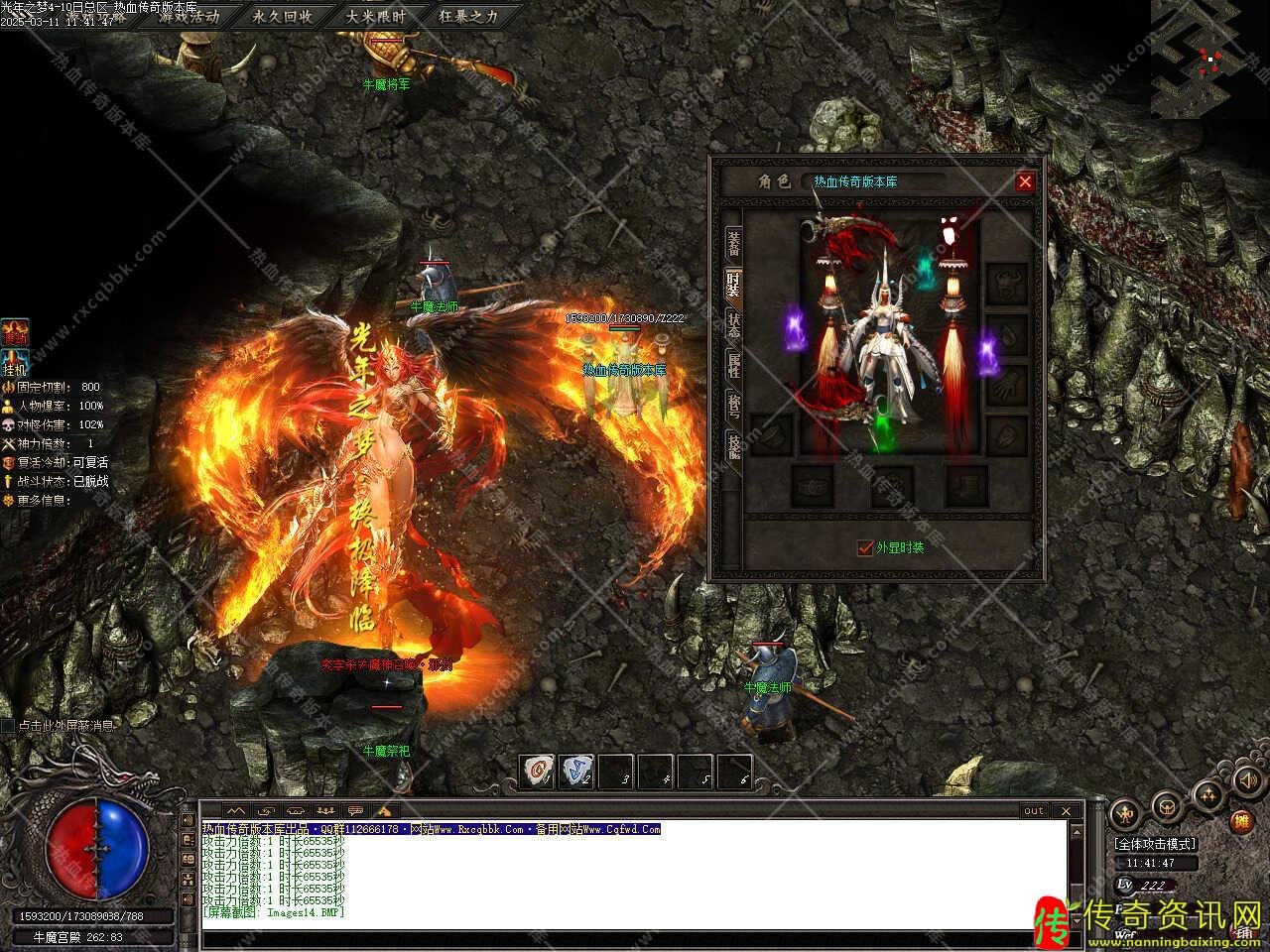This screenshot has width=1270, height=952.
Task: Select the 狂暴之力 menu button
Action: click(469, 16)
